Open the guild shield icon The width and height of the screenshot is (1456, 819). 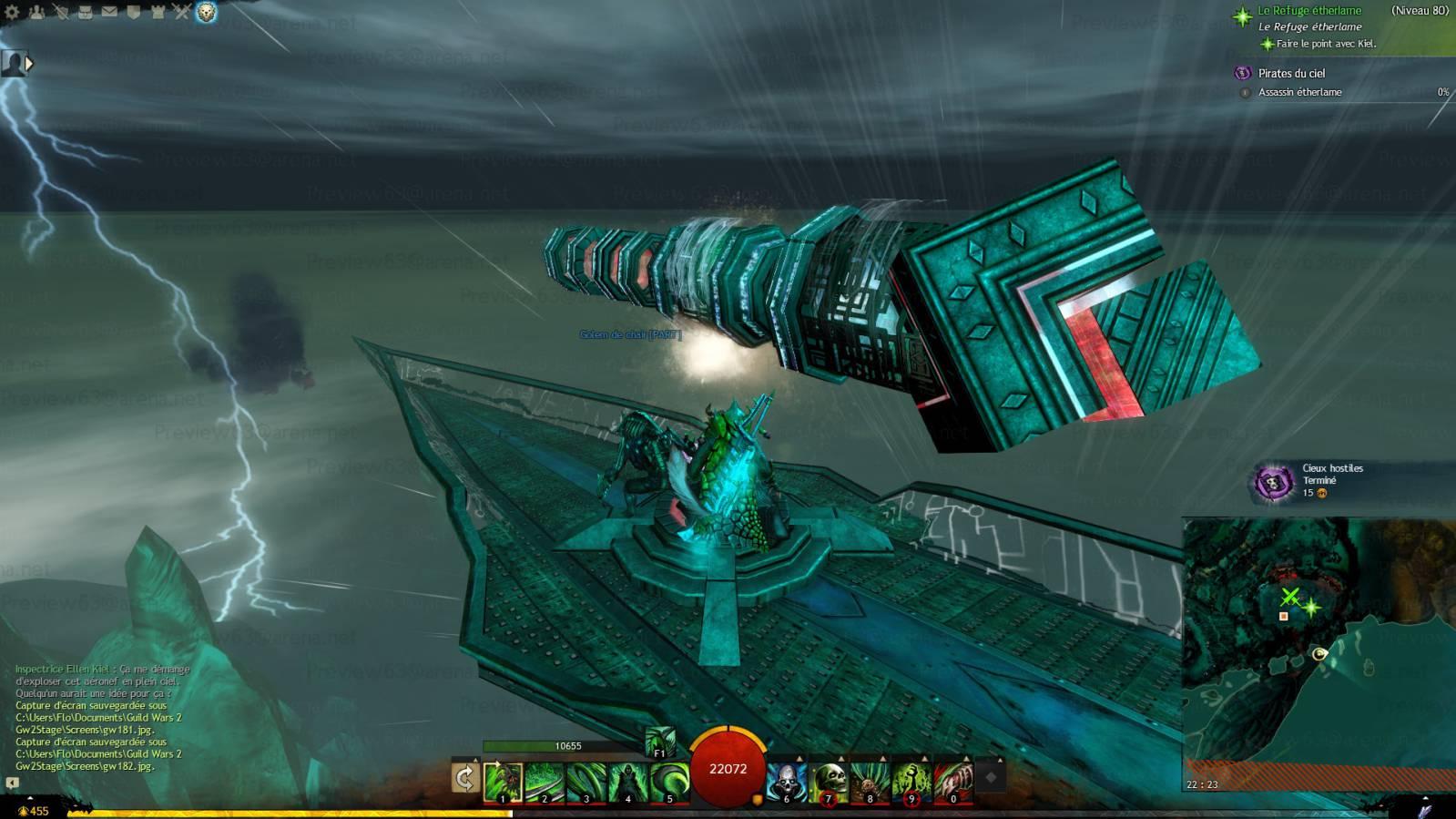point(134,12)
